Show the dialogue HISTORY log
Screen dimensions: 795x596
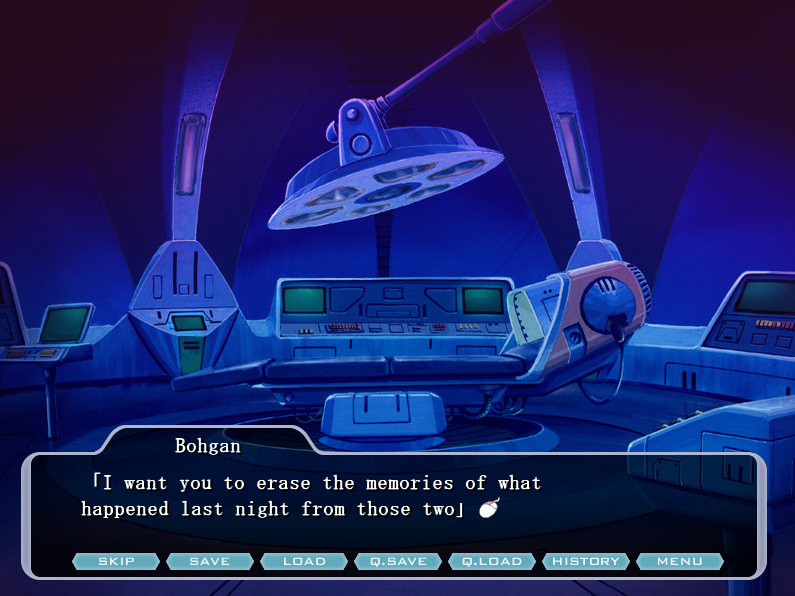tap(586, 561)
